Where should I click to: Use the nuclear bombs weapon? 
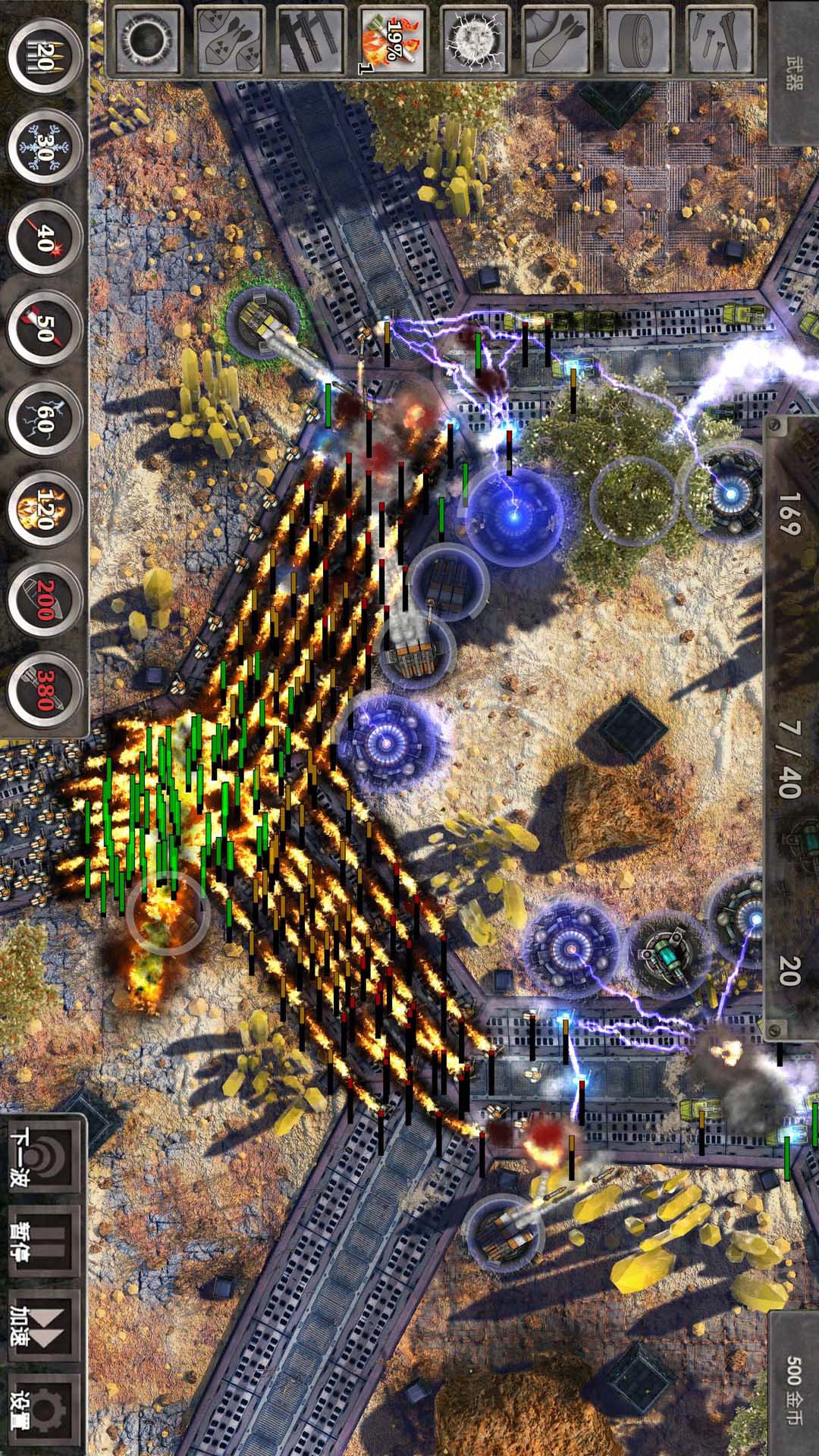pyautogui.click(x=228, y=38)
